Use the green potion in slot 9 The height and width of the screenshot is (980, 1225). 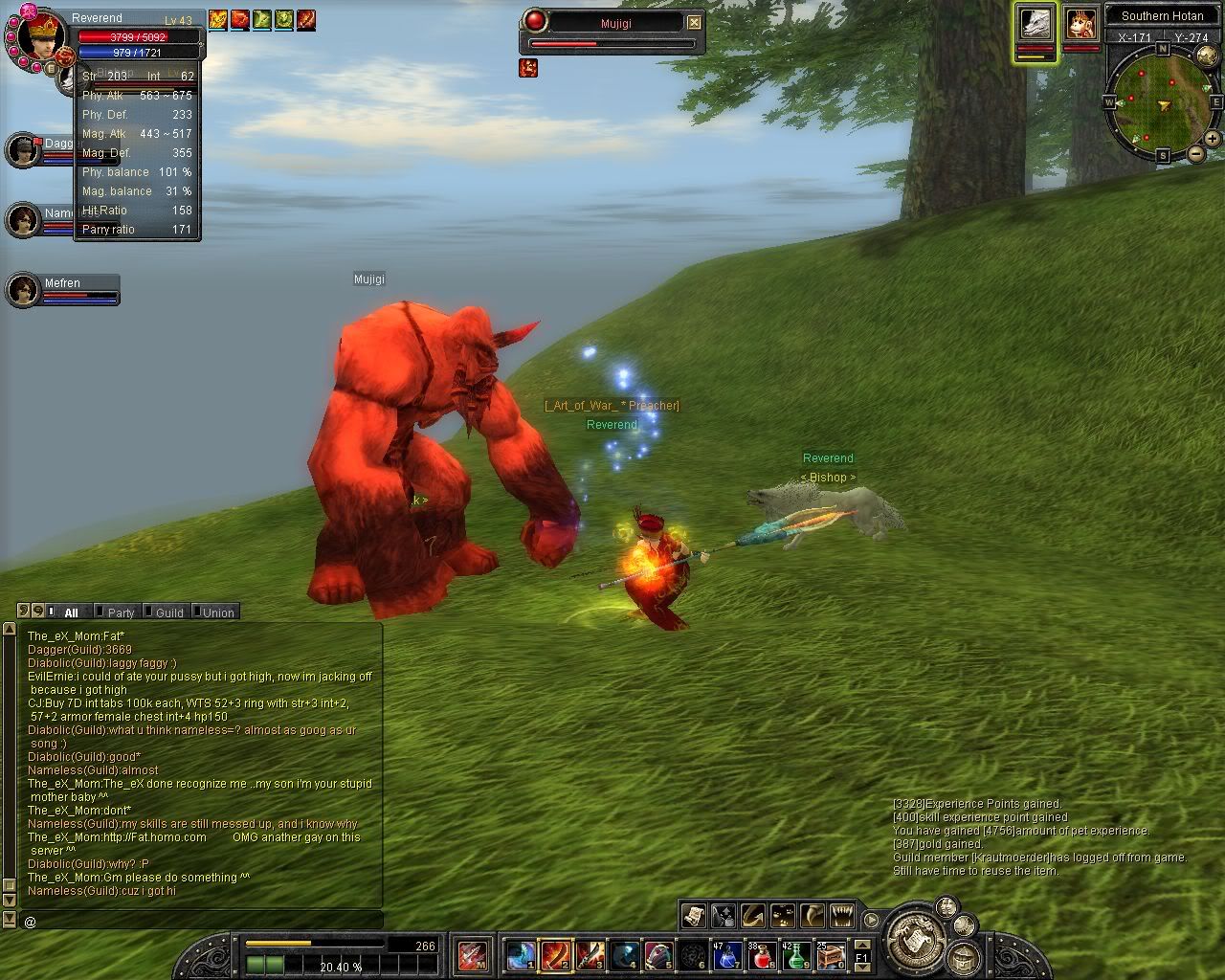tap(796, 955)
